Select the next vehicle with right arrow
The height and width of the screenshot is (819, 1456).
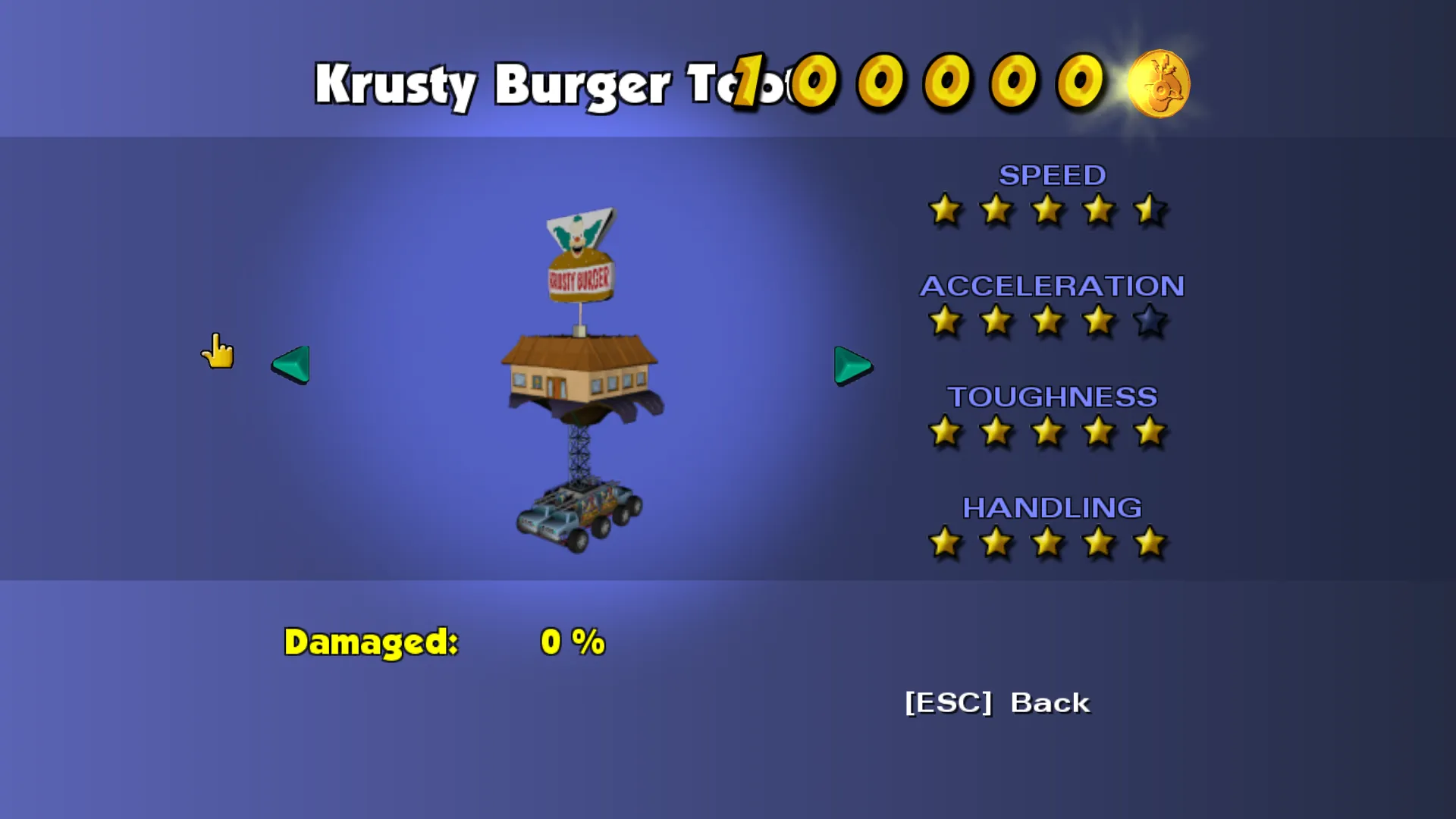tap(852, 366)
